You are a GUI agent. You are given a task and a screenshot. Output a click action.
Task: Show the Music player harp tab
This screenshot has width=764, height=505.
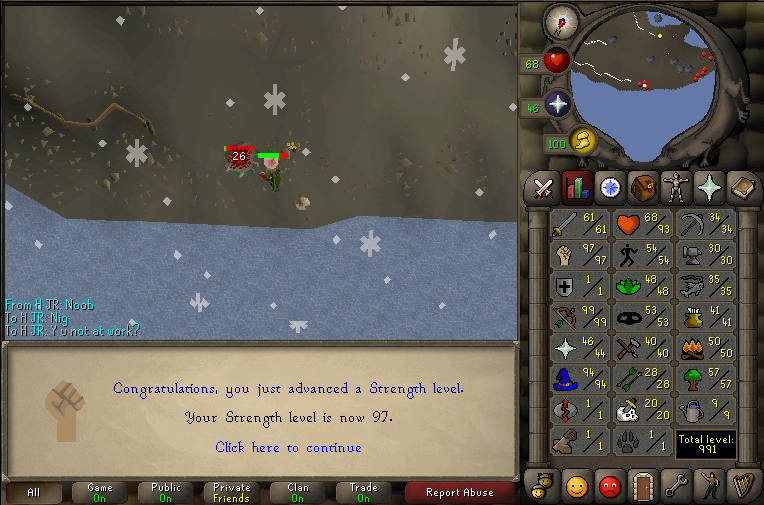coord(742,486)
